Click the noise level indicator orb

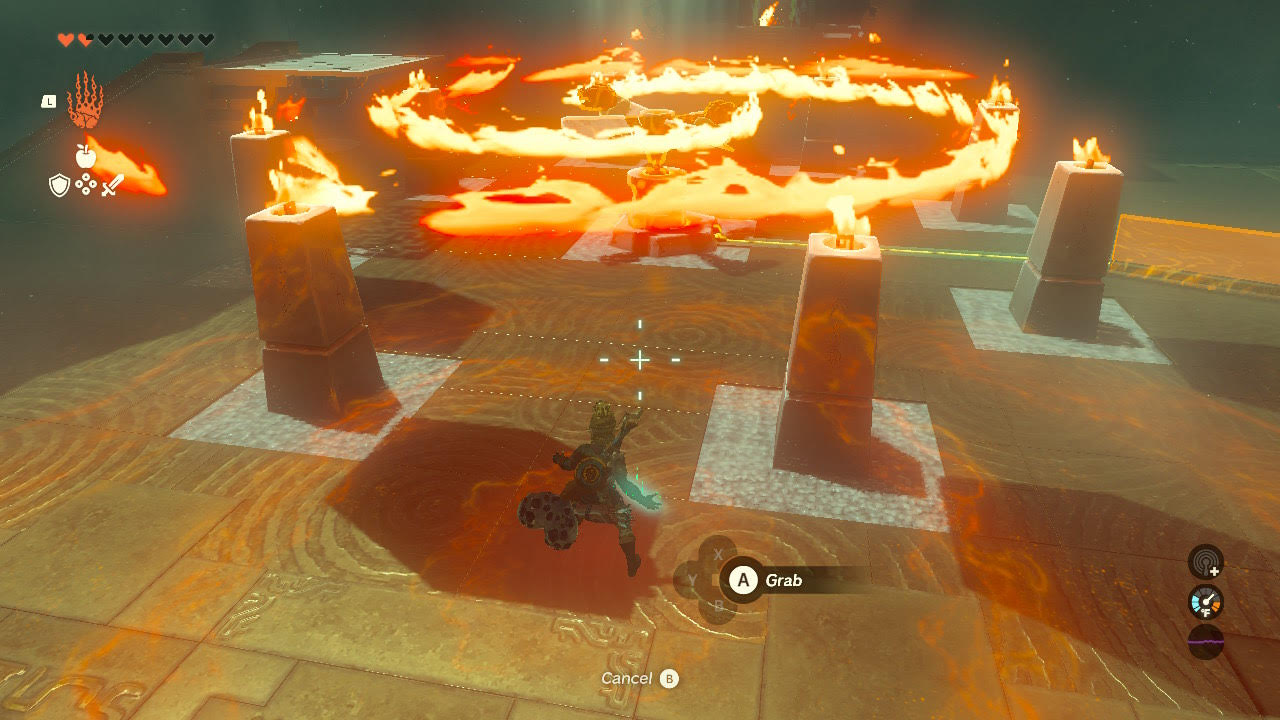point(1206,642)
